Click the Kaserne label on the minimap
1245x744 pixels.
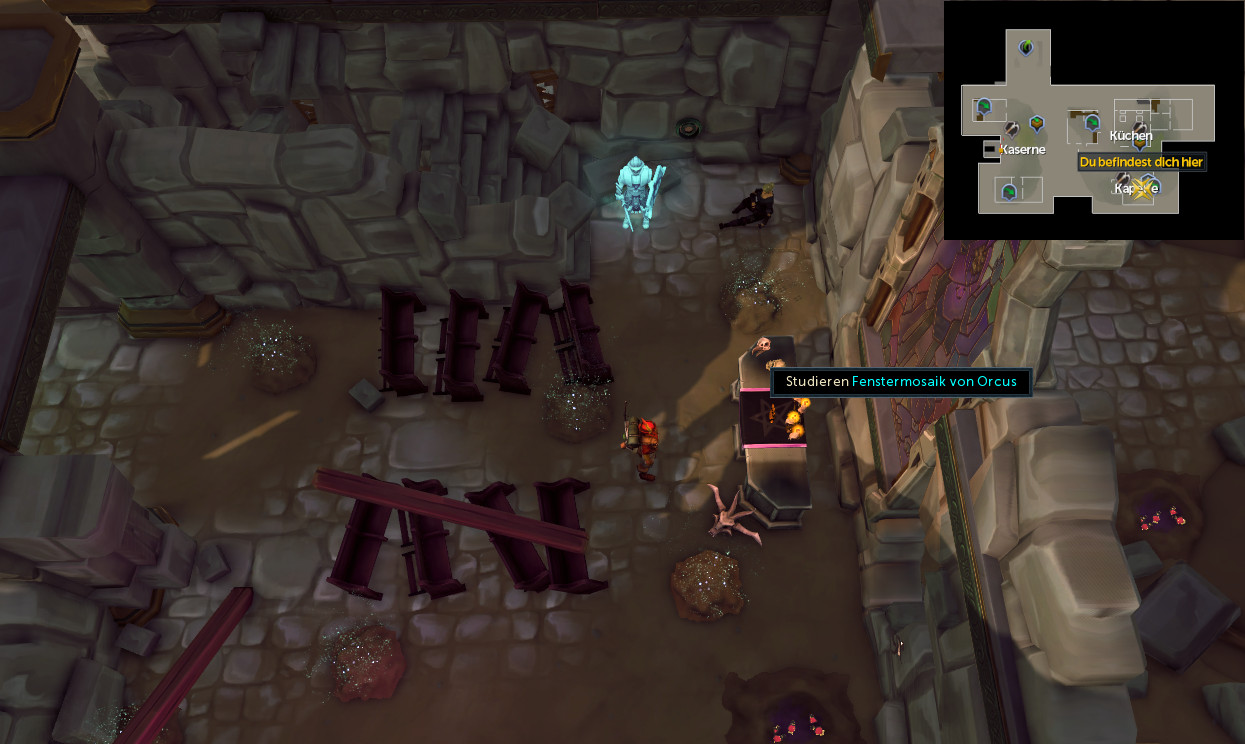pos(1023,150)
